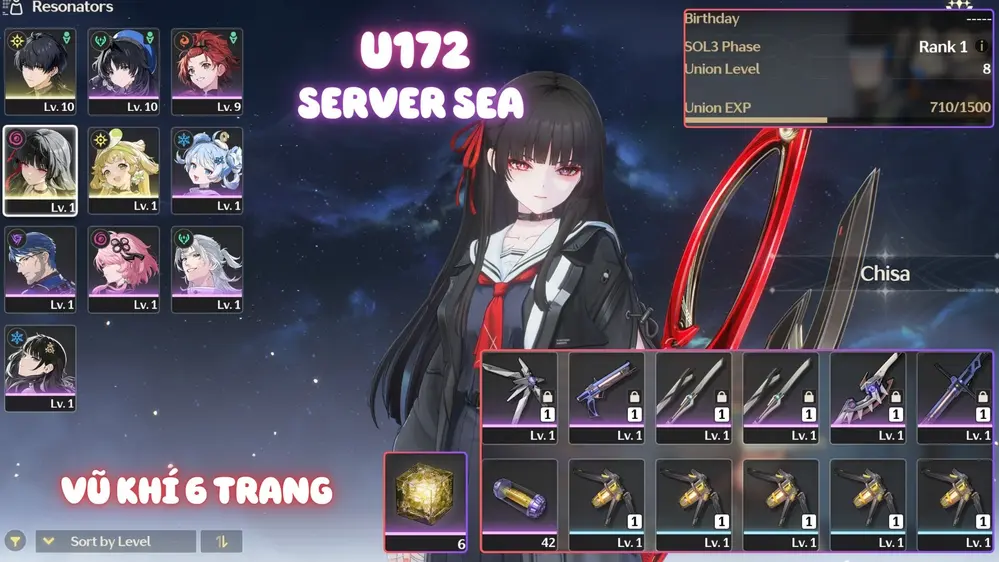Select the red-haired Lv. 9 resonator
Screen dimensions: 999x562
(x=207, y=71)
